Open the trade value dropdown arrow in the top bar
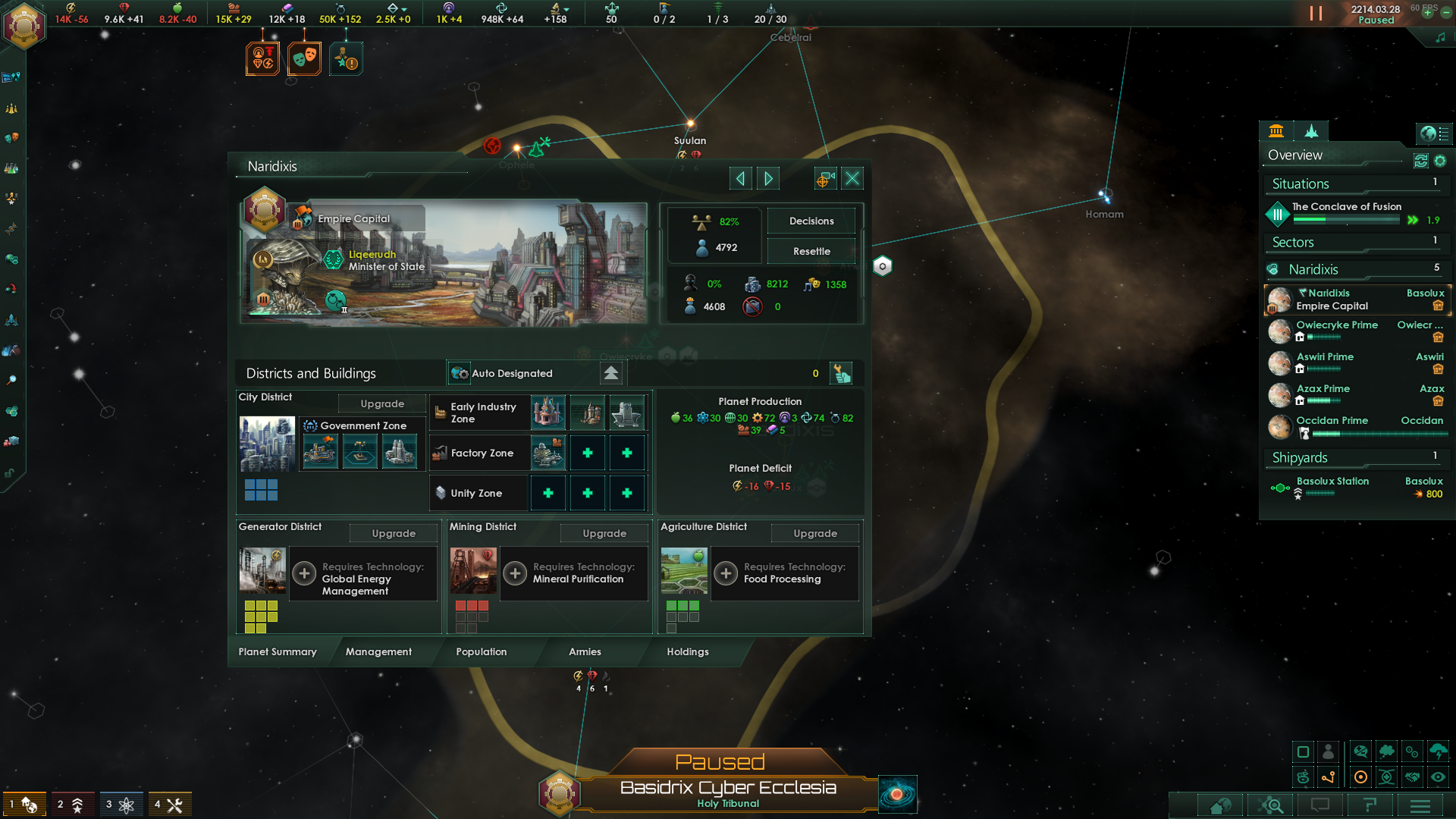The width and height of the screenshot is (1456, 819). pos(403,10)
